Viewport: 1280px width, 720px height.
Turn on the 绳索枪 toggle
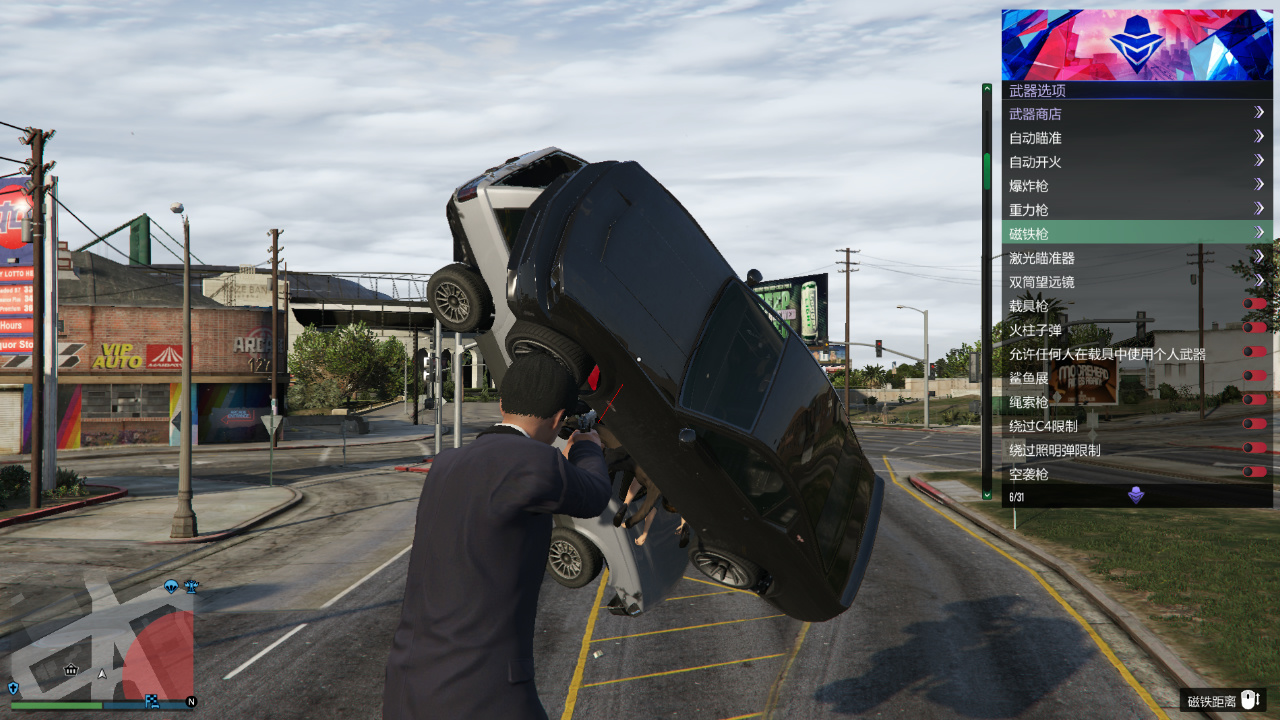click(x=1254, y=400)
